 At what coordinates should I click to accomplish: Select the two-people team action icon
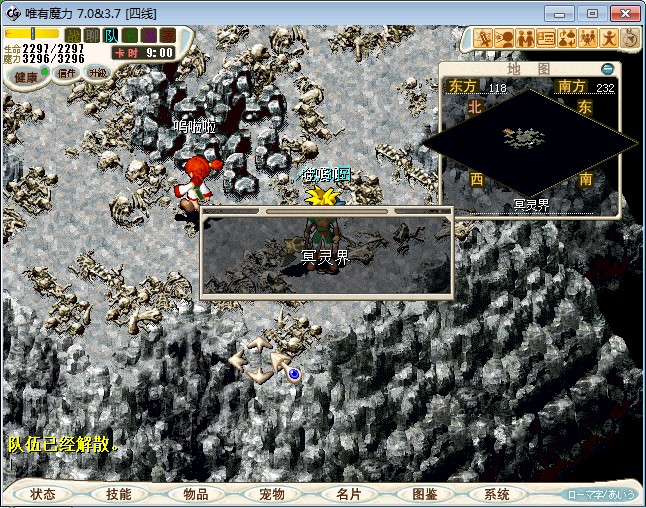(x=525, y=38)
